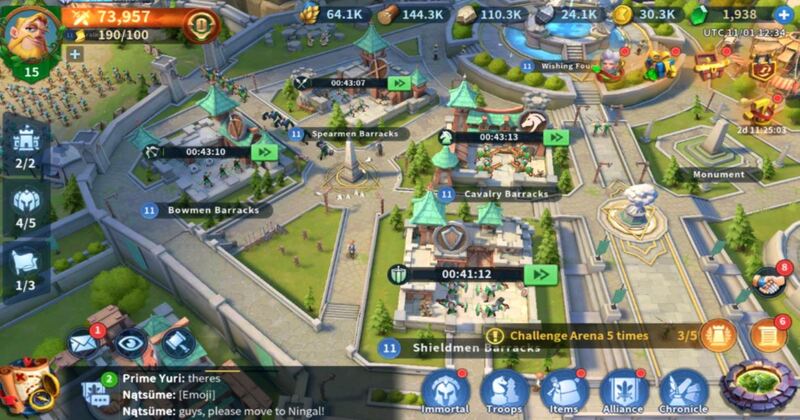Add gems with the plus button
800x420 pixels.
782,15
